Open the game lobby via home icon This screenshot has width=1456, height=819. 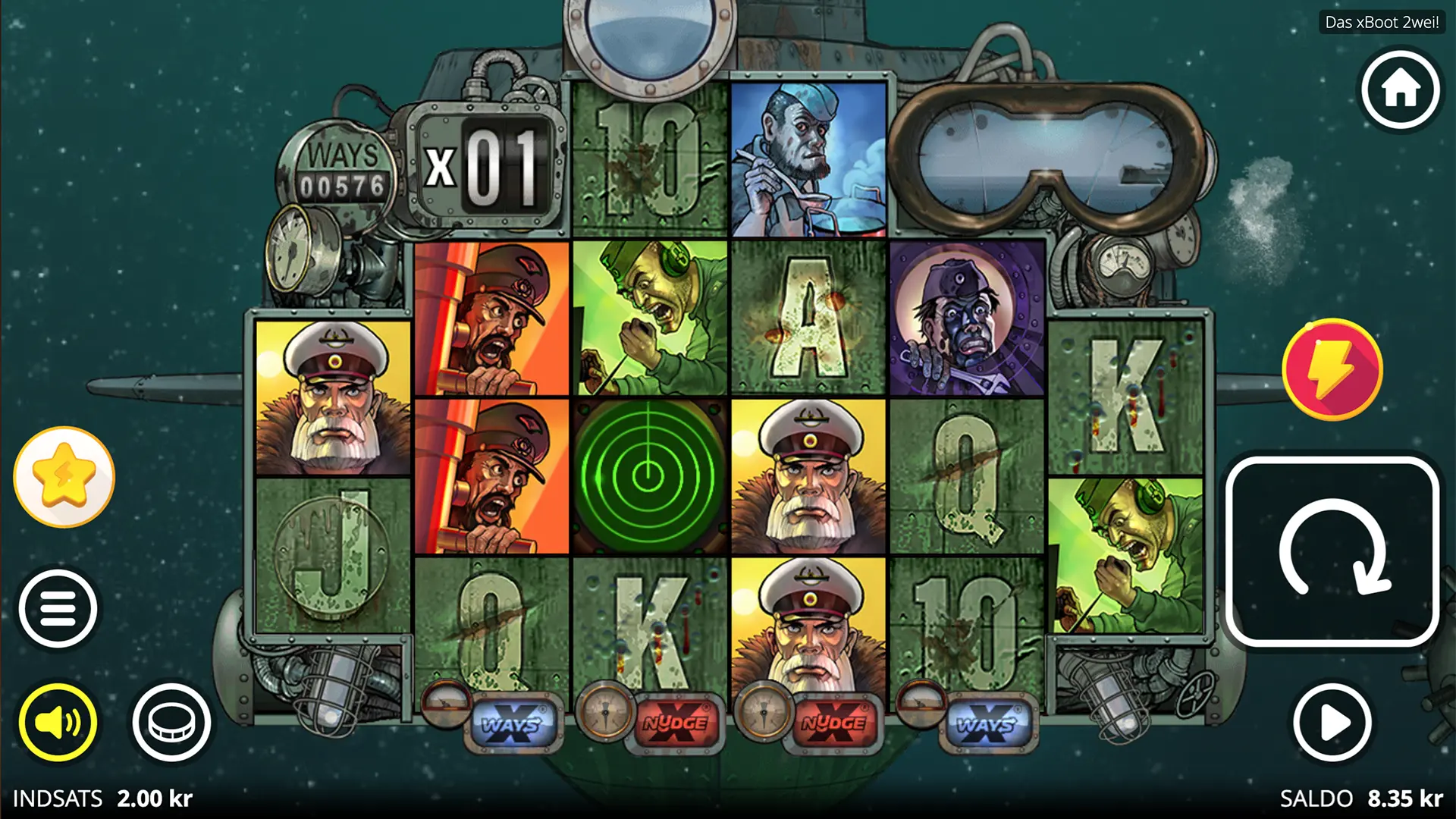coord(1399,89)
